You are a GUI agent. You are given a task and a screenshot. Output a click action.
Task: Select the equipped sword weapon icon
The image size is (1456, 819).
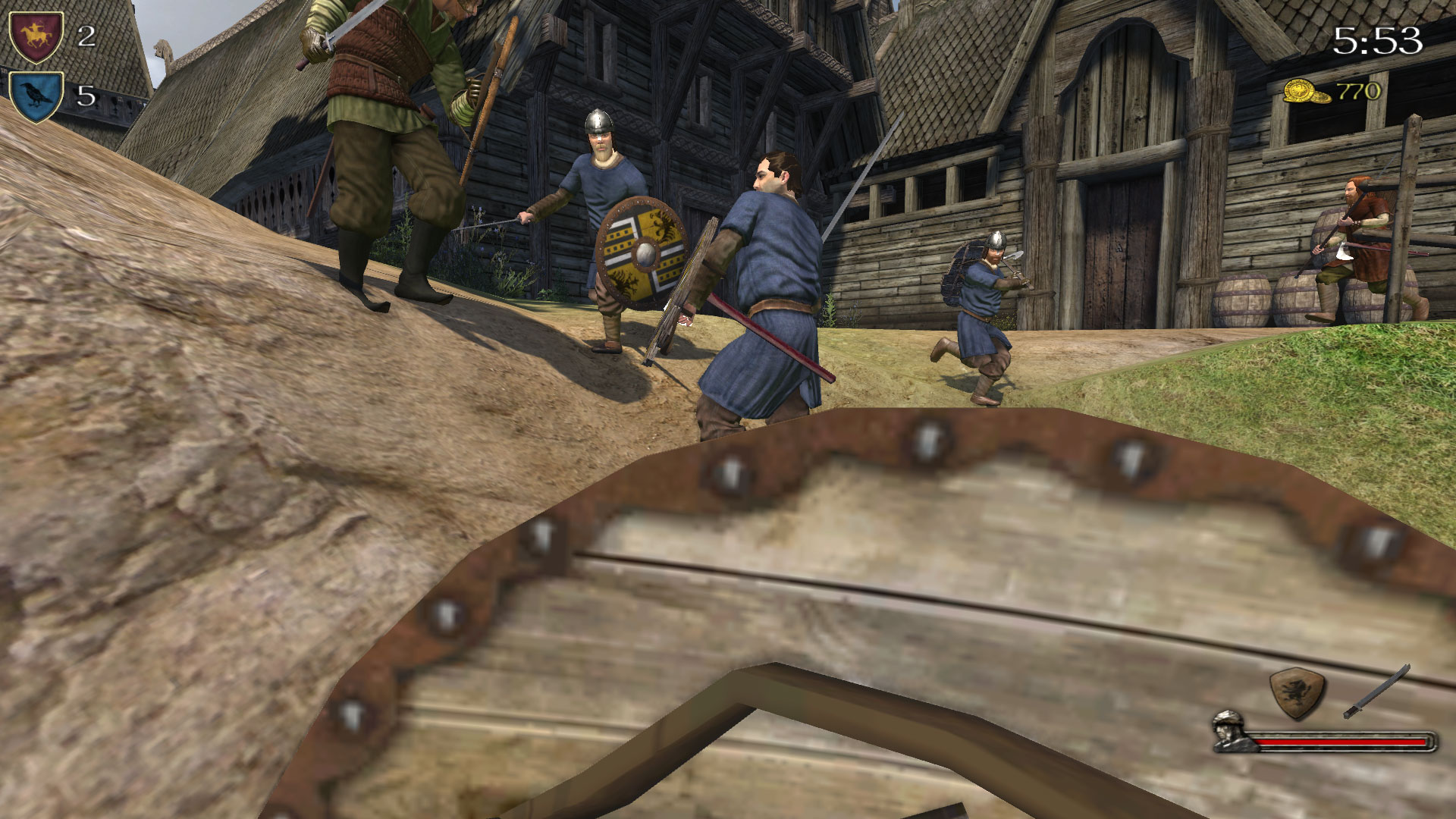1376,691
